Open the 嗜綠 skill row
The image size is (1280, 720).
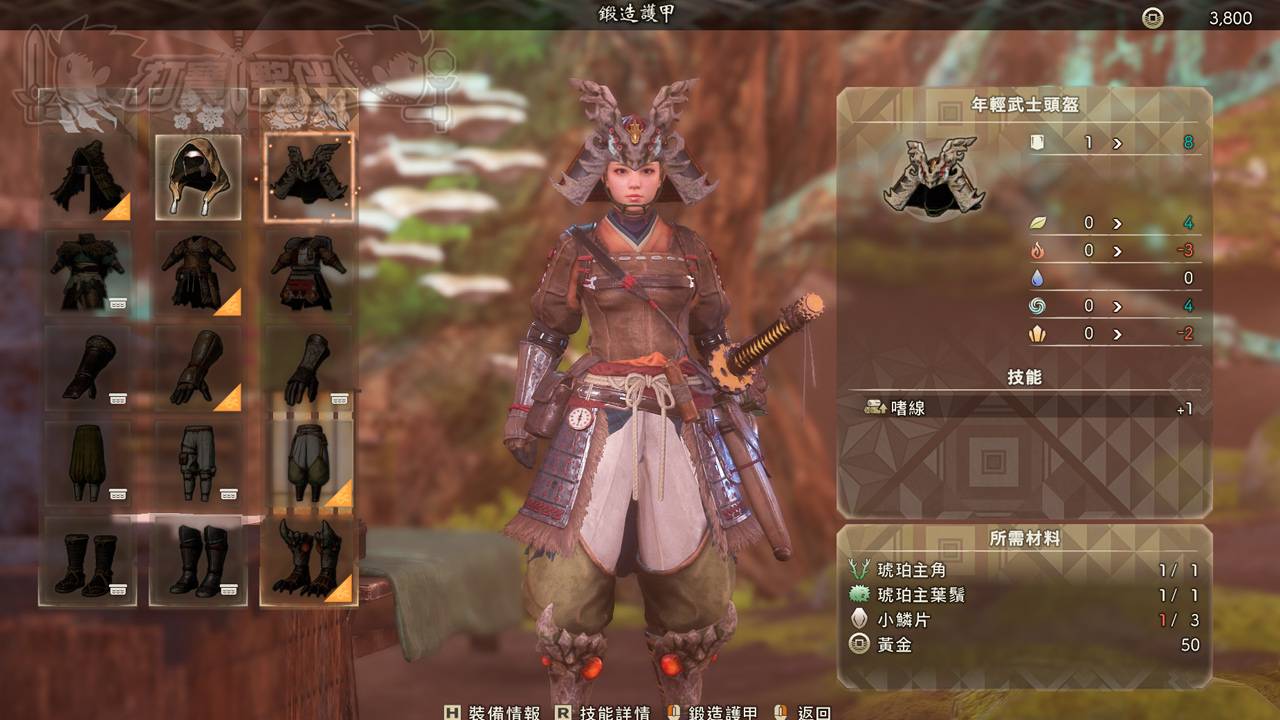click(x=1024, y=408)
